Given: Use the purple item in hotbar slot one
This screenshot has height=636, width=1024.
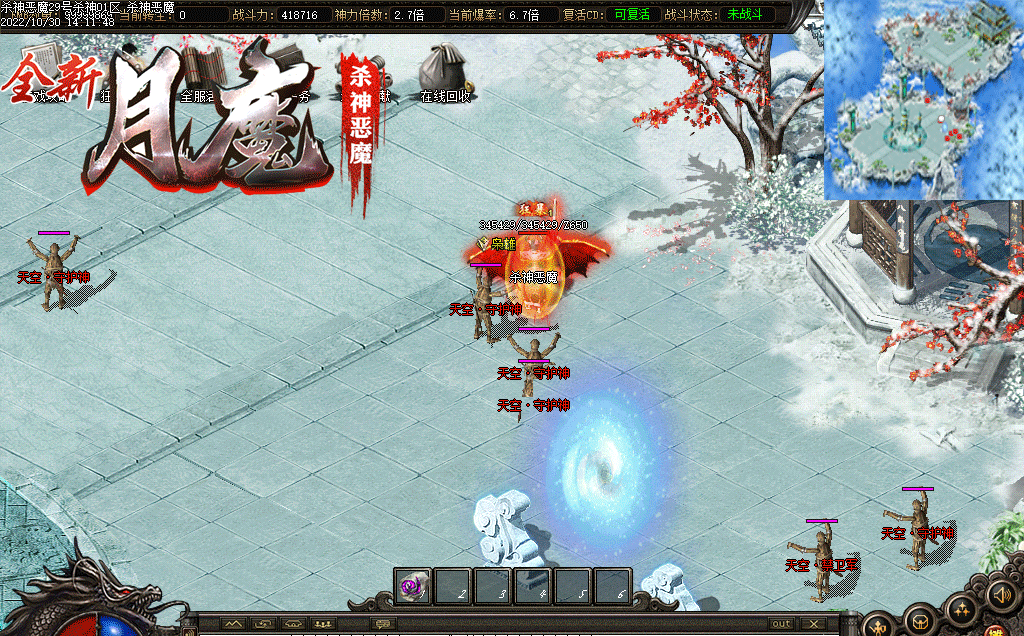Looking at the screenshot, I should coord(412,587).
